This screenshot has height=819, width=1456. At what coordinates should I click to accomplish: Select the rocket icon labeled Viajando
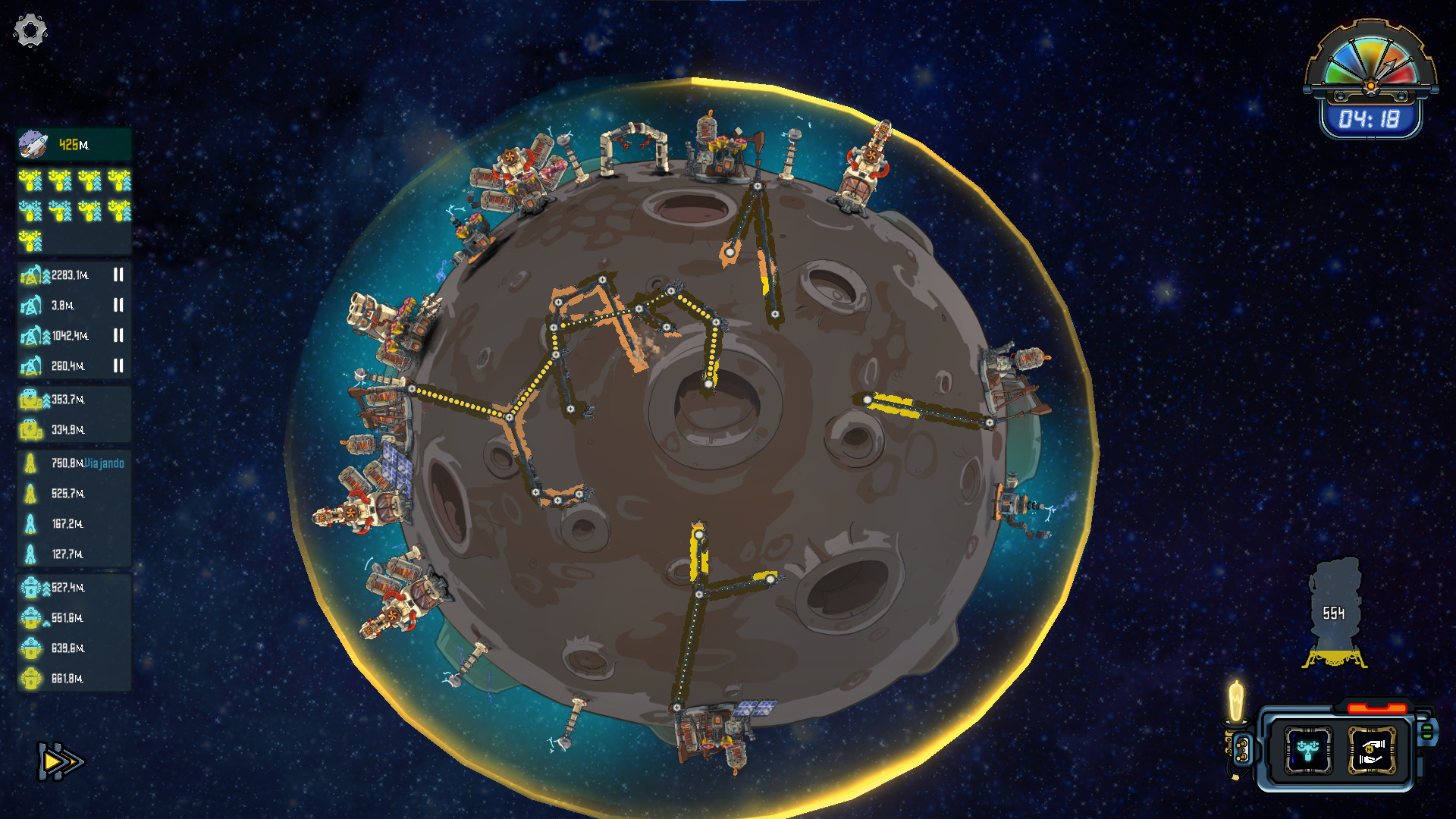pyautogui.click(x=30, y=462)
